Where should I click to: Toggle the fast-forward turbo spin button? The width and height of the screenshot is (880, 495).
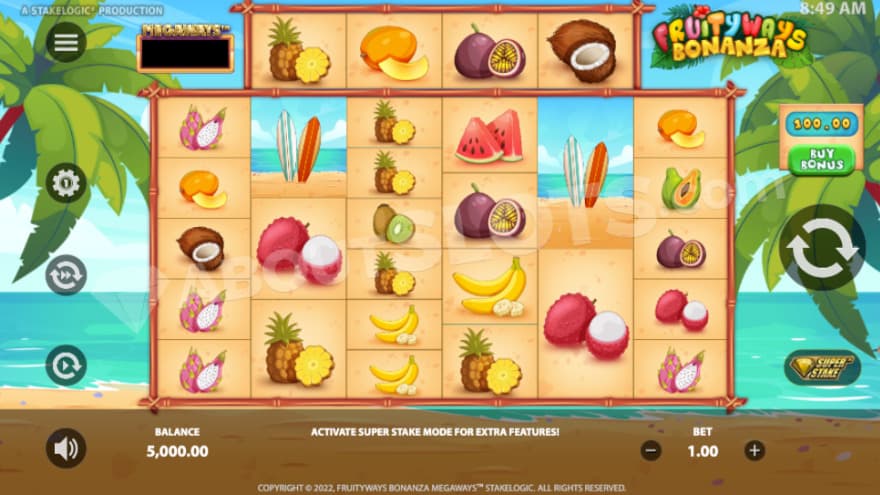[66, 274]
